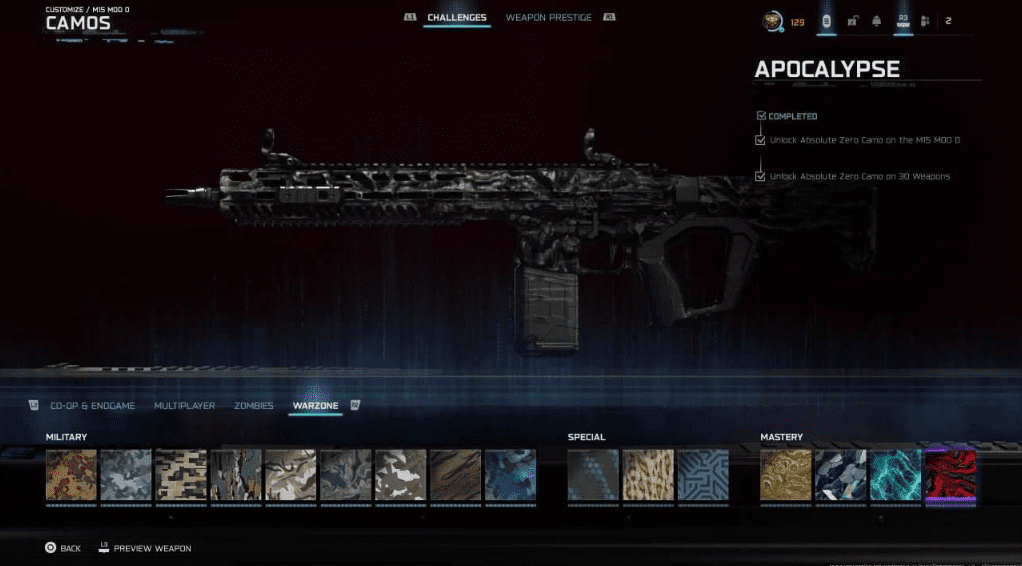Switch to the Challenges tab

(x=457, y=18)
